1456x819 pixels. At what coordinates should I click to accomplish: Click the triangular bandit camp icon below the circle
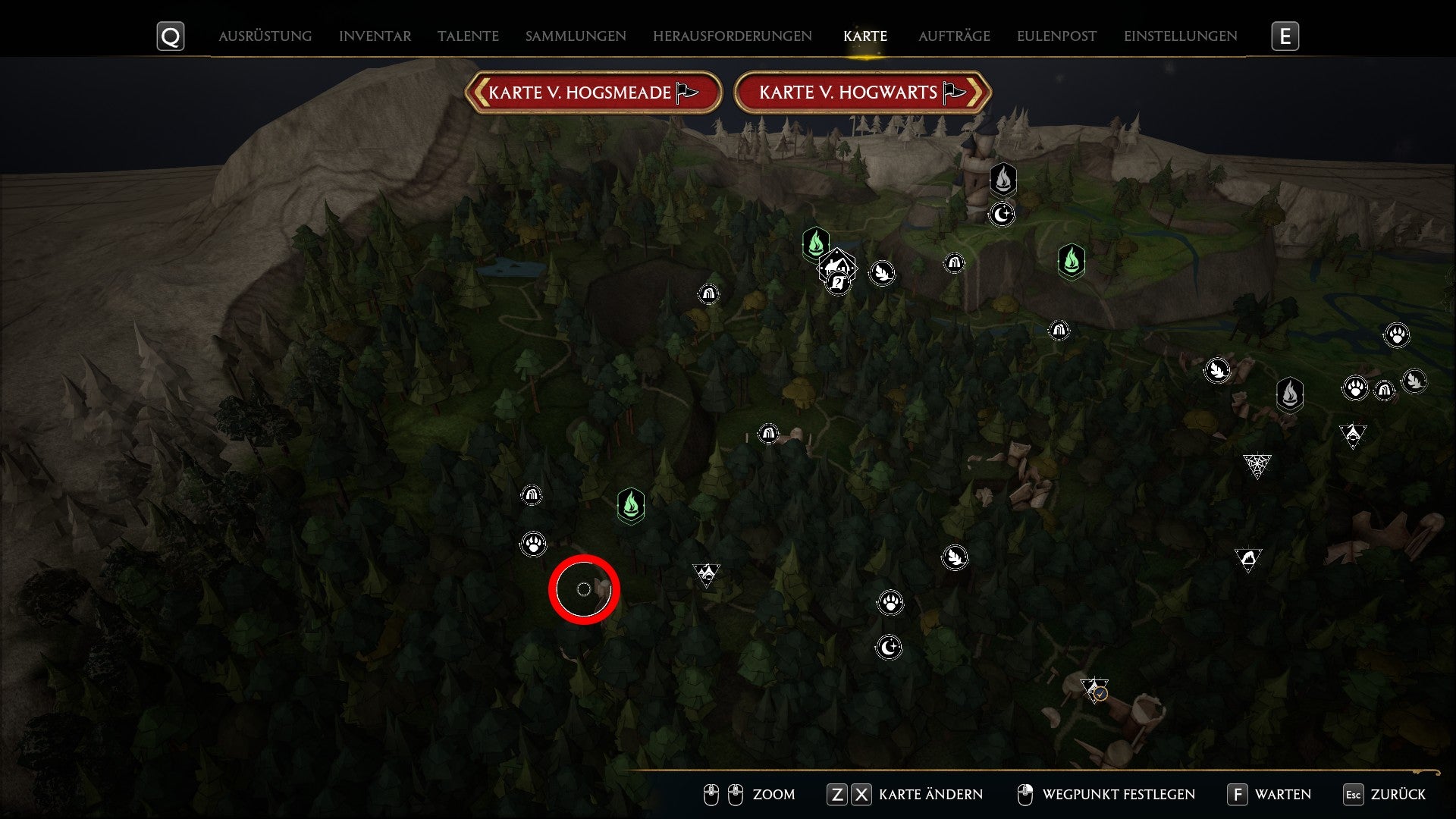click(705, 573)
